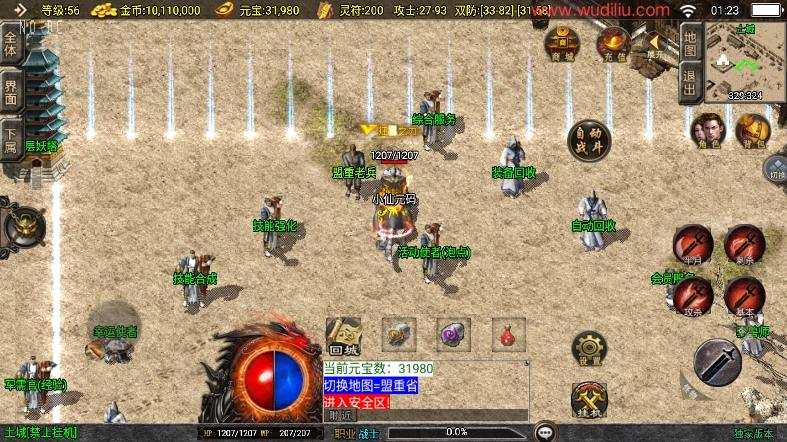This screenshot has height=442, width=787.
Task: Open the minimap of 土城
Action: [x=745, y=61]
